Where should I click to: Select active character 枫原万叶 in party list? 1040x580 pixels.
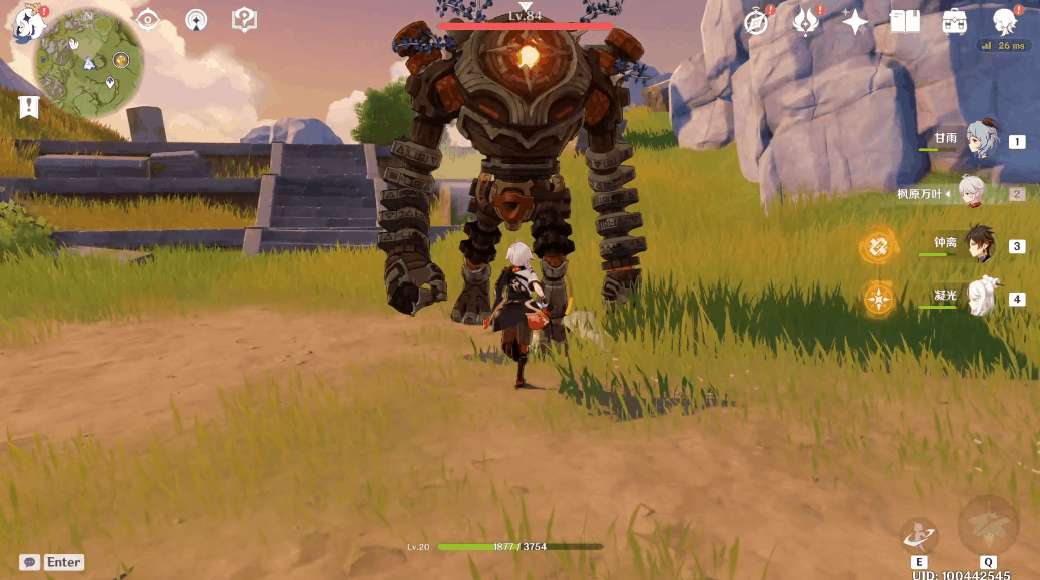pyautogui.click(x=972, y=192)
